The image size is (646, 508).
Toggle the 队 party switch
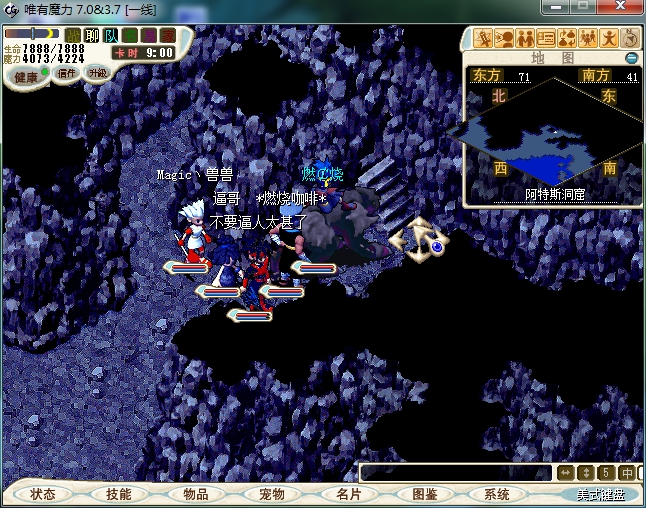[111, 36]
